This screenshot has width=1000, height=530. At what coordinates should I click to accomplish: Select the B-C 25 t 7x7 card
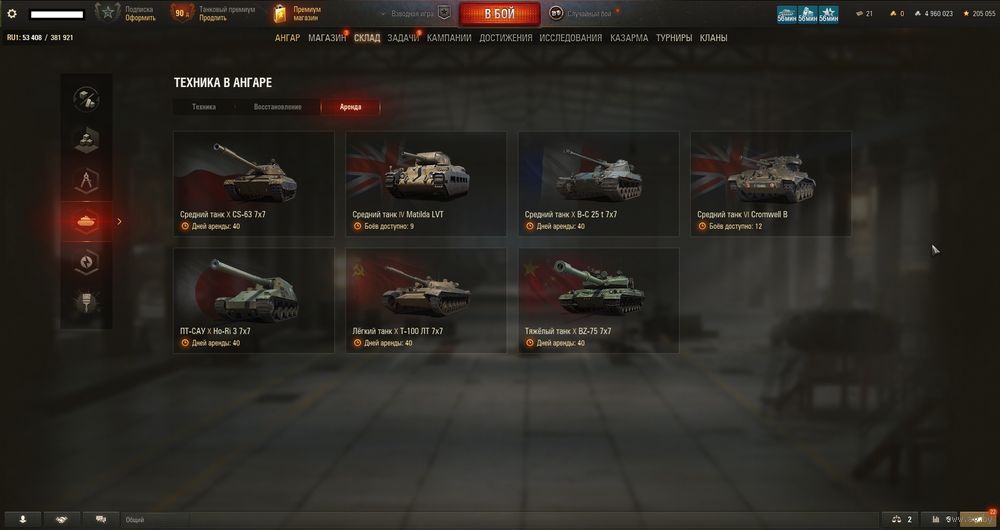pyautogui.click(x=598, y=183)
